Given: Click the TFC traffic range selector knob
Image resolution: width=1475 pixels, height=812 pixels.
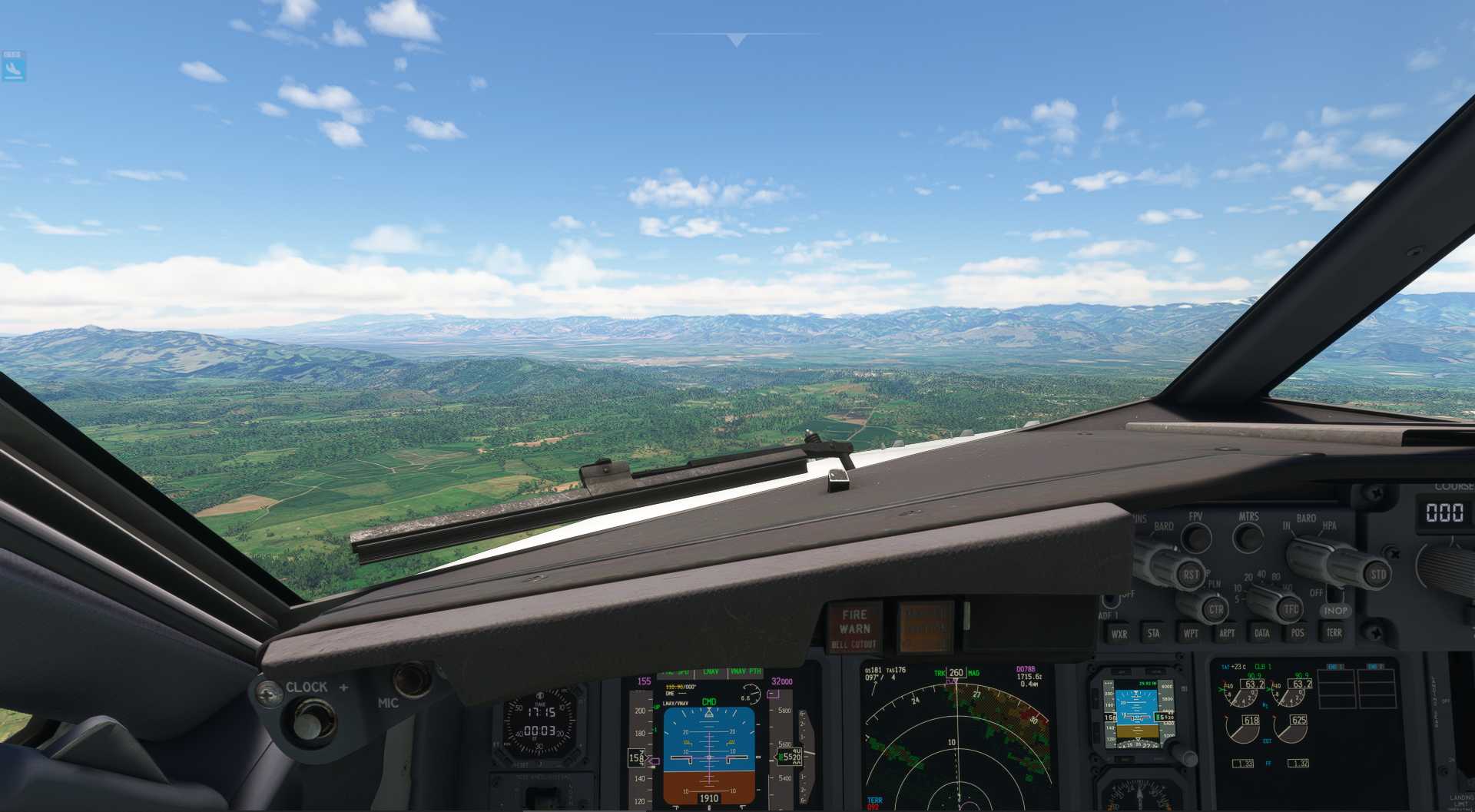Looking at the screenshot, I should (1291, 608).
